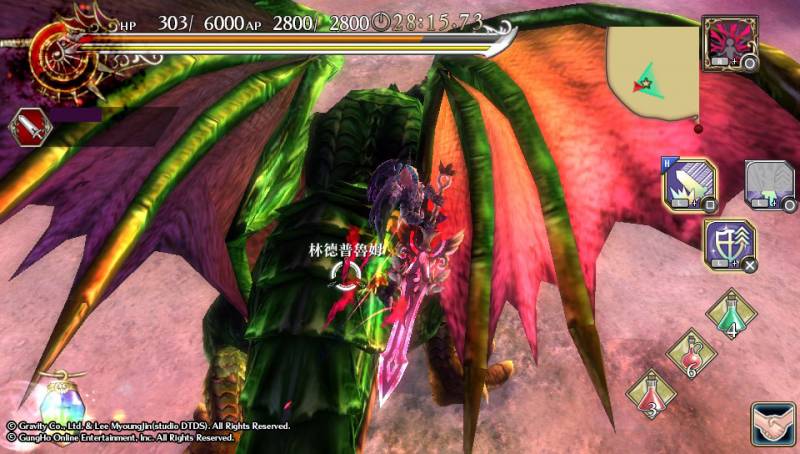Use the red potion with count 3
This screenshot has height=454, width=800.
click(x=651, y=394)
